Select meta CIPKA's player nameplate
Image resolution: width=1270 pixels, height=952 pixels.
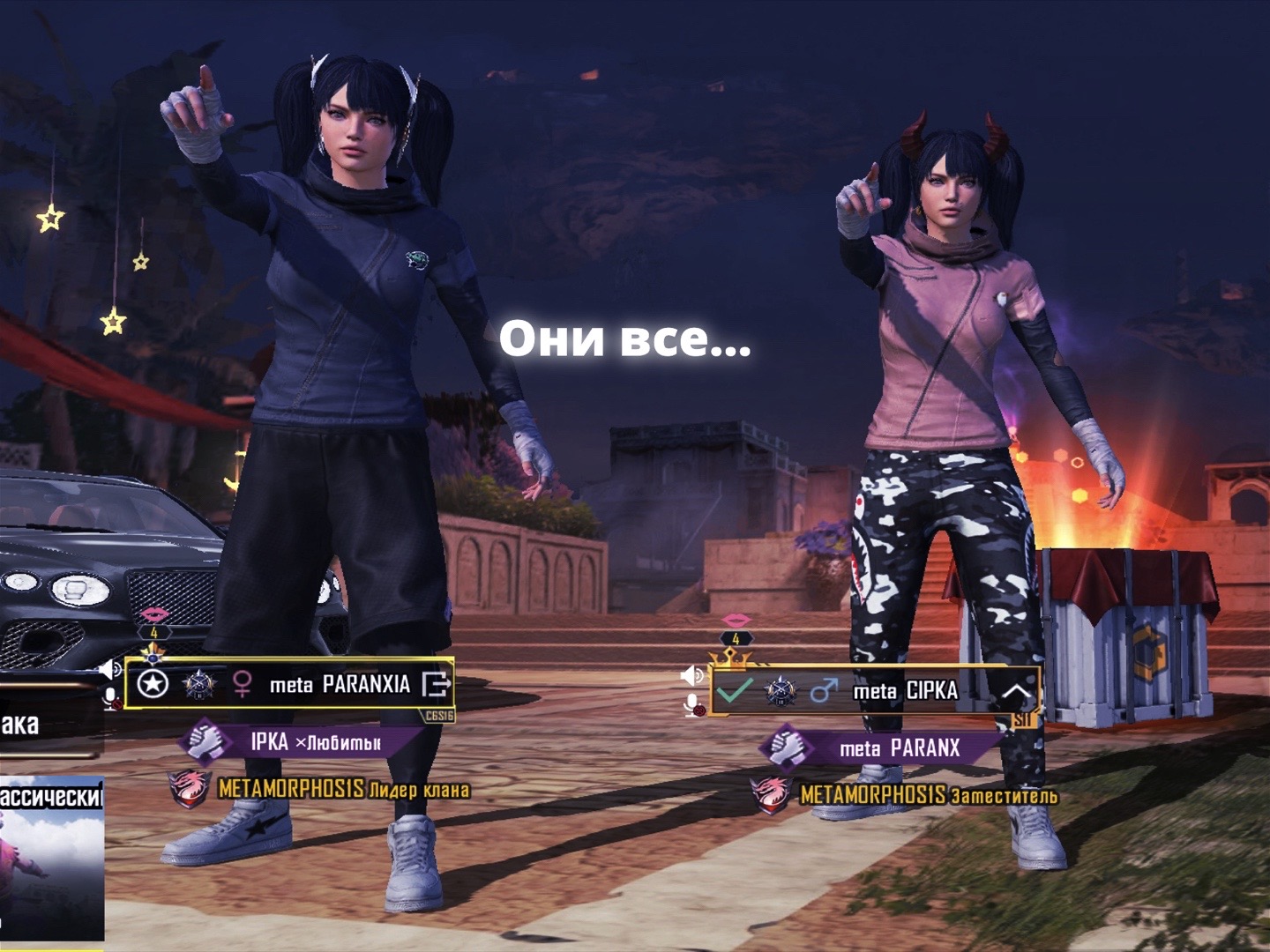click(x=905, y=692)
